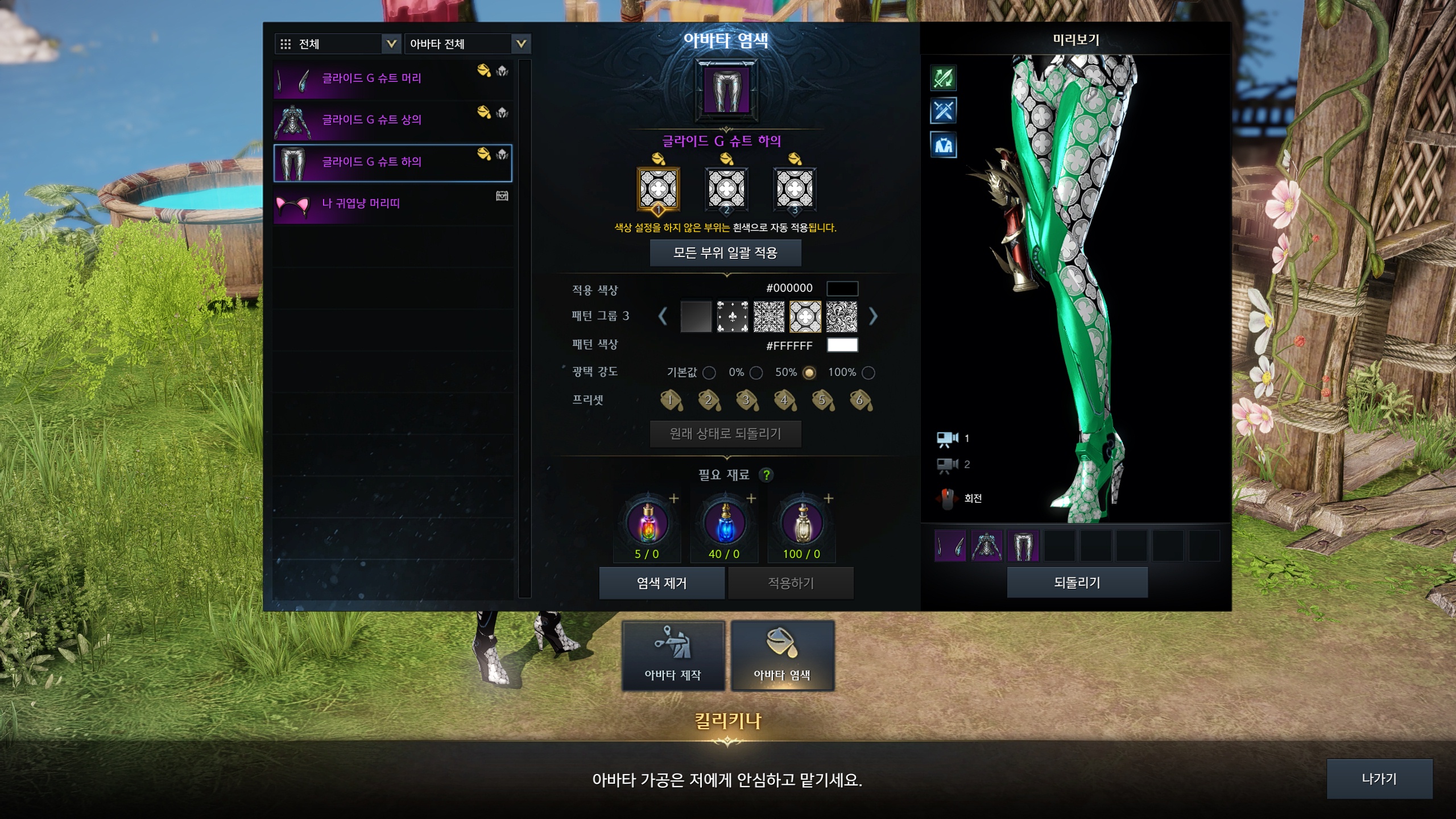Open the black 적용 색상 color swatch
Screen dimensions: 1456x819
[x=842, y=288]
